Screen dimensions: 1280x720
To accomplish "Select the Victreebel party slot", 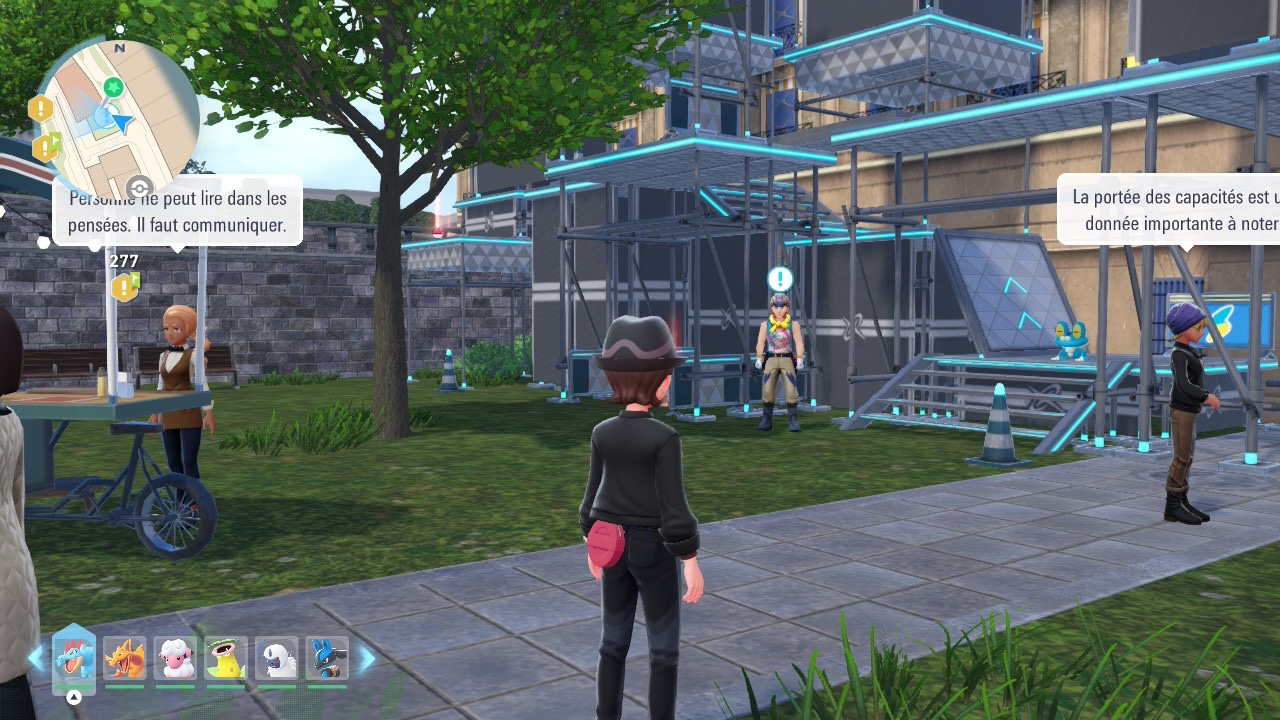I will click(226, 659).
